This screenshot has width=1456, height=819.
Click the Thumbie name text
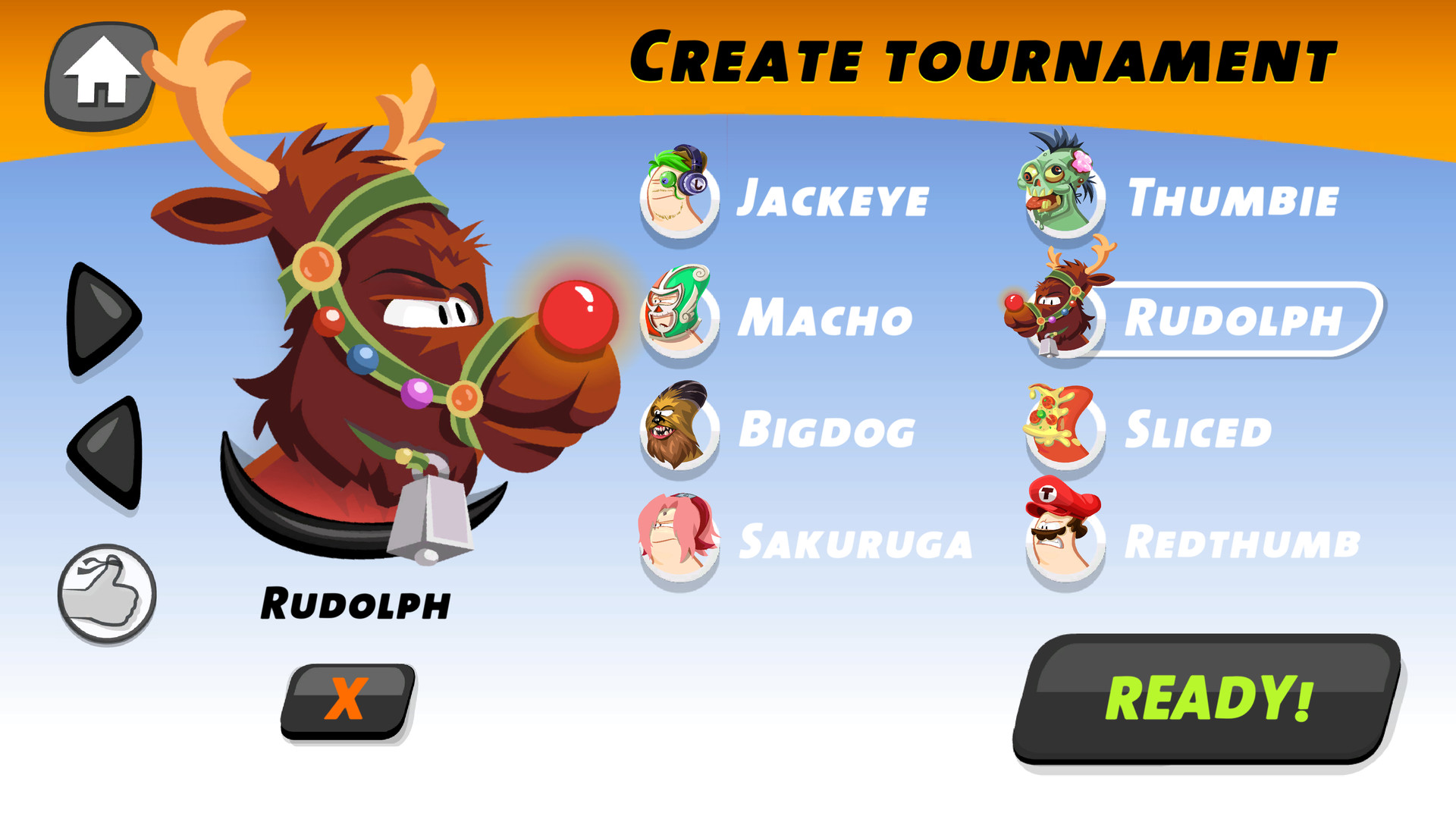[1232, 199]
